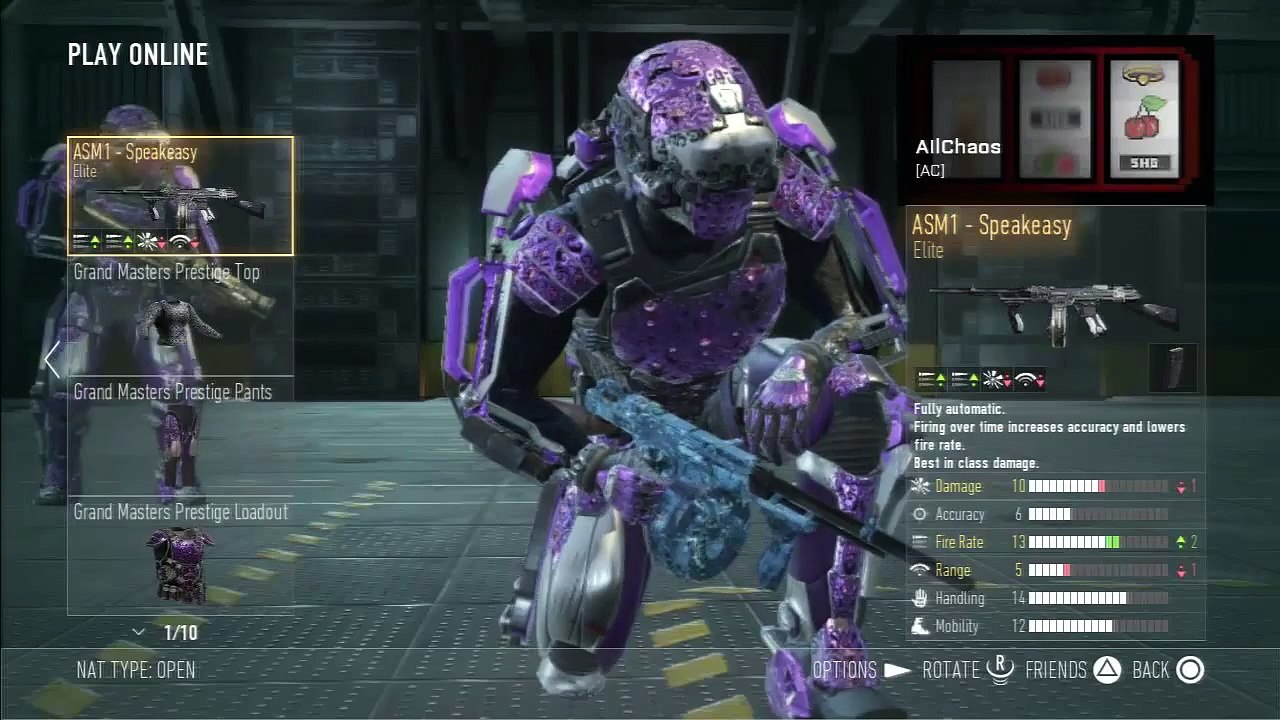Select the ASM1 - Speakeasy loot card
1280x720 pixels.
coord(180,196)
